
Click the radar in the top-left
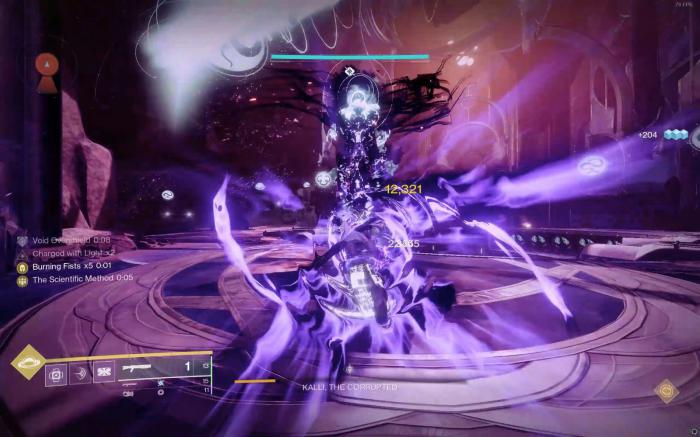pyautogui.click(x=46, y=66)
